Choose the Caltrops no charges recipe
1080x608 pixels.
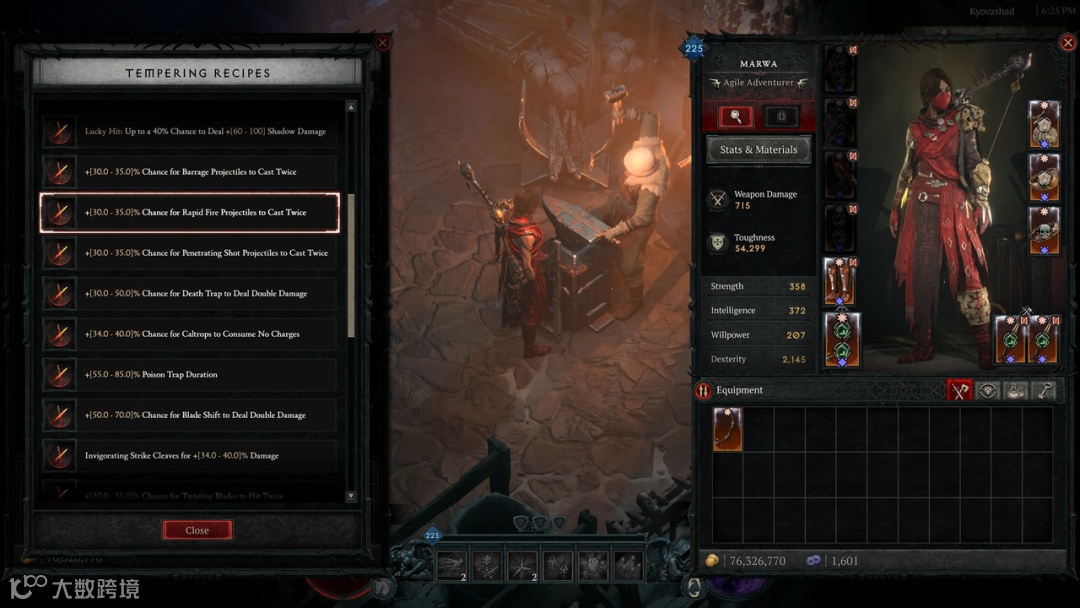[x=190, y=334]
